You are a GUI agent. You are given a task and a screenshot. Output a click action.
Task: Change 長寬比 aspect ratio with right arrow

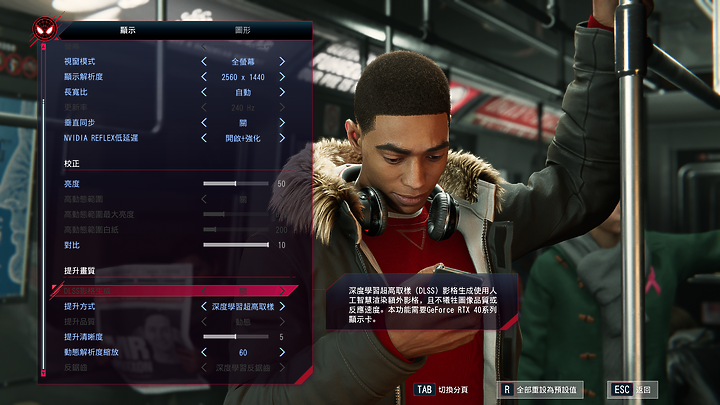click(282, 91)
